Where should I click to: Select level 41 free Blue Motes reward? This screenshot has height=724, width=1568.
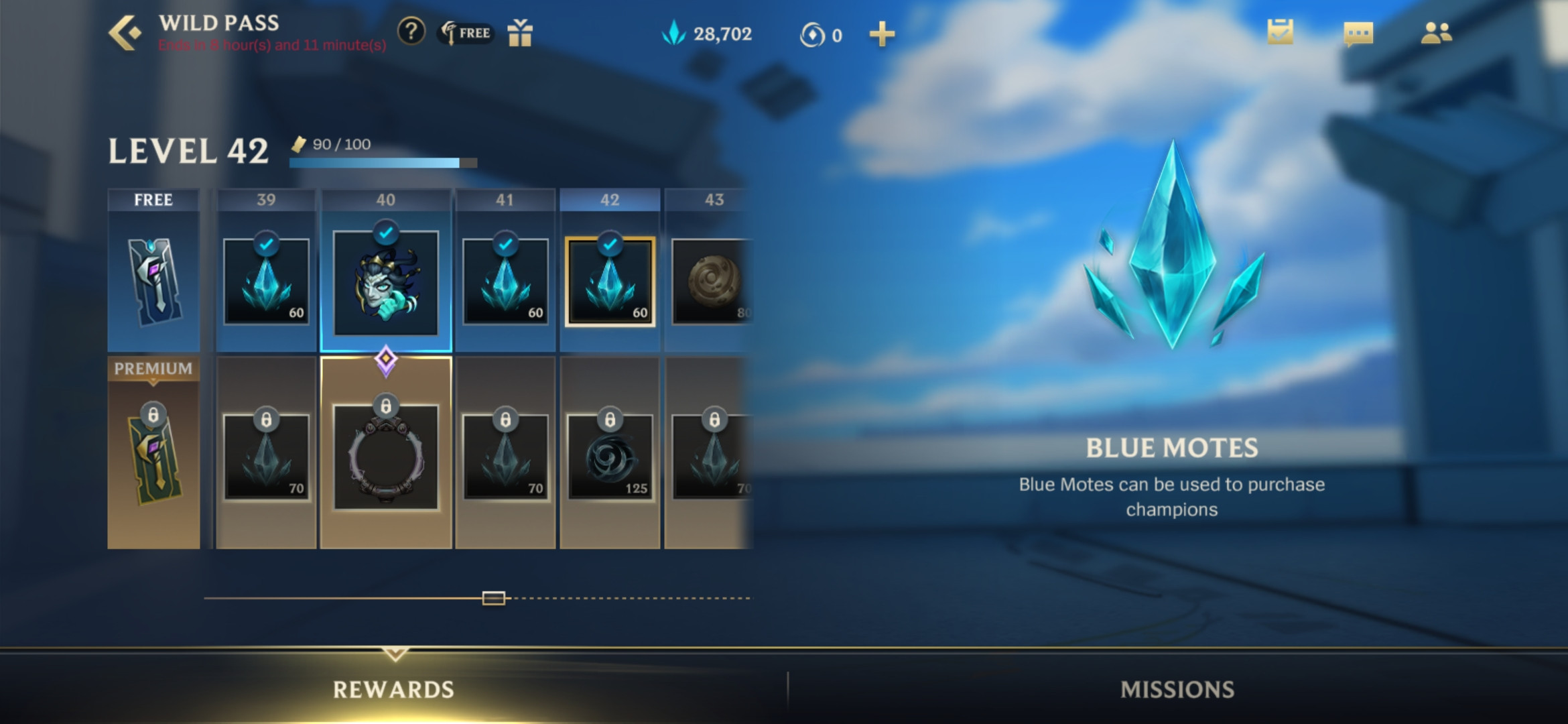[505, 282]
